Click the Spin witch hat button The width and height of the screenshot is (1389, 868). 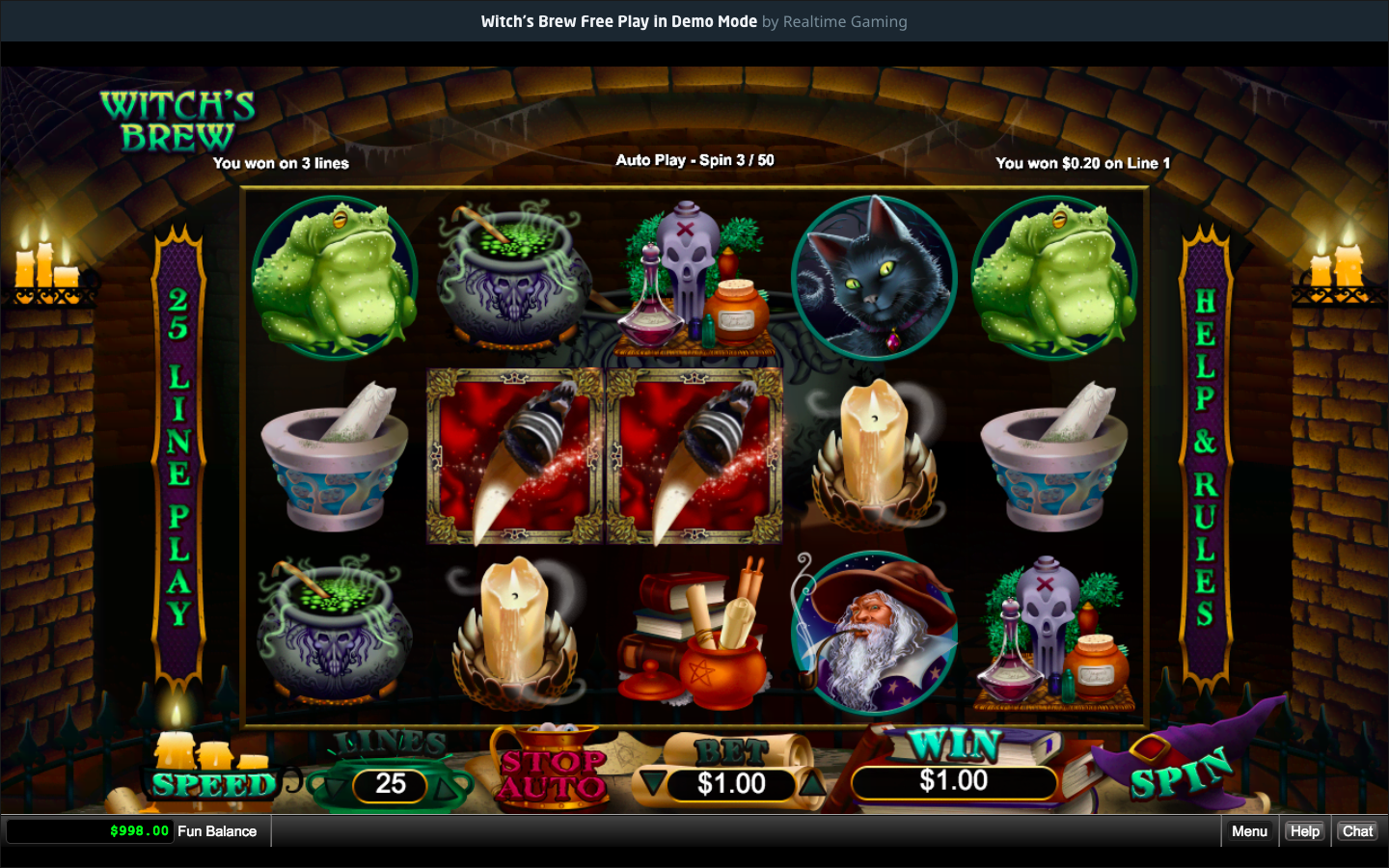[1183, 773]
